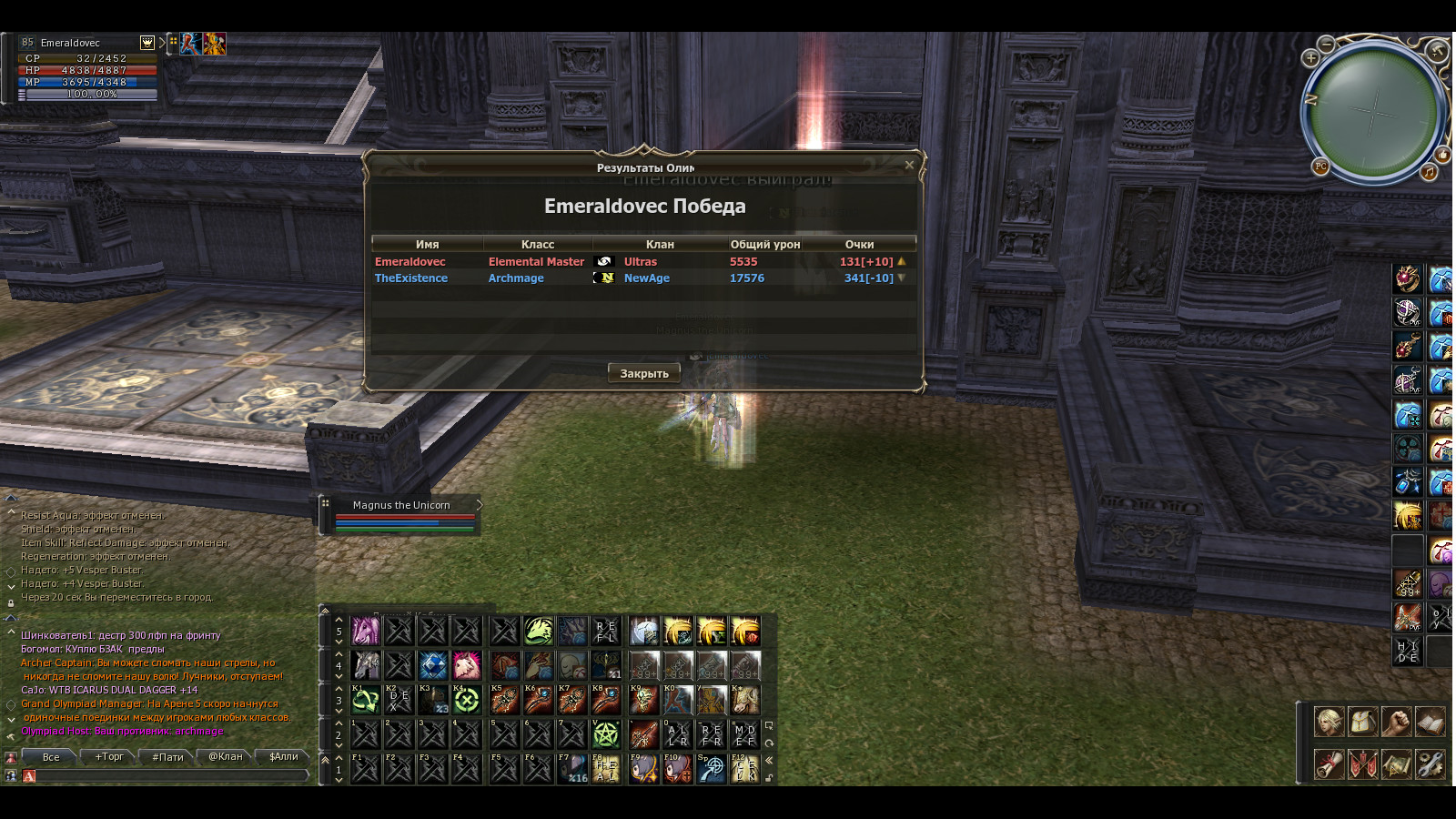
Task: Open the inventory bag icon
Action: click(x=1362, y=722)
